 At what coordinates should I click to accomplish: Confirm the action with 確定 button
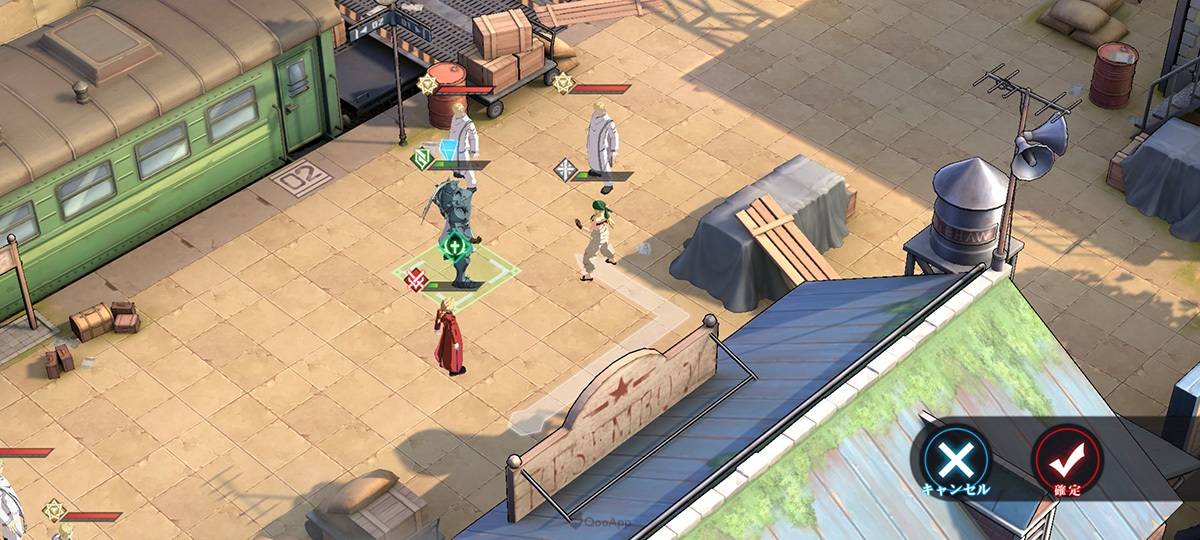tap(1066, 460)
